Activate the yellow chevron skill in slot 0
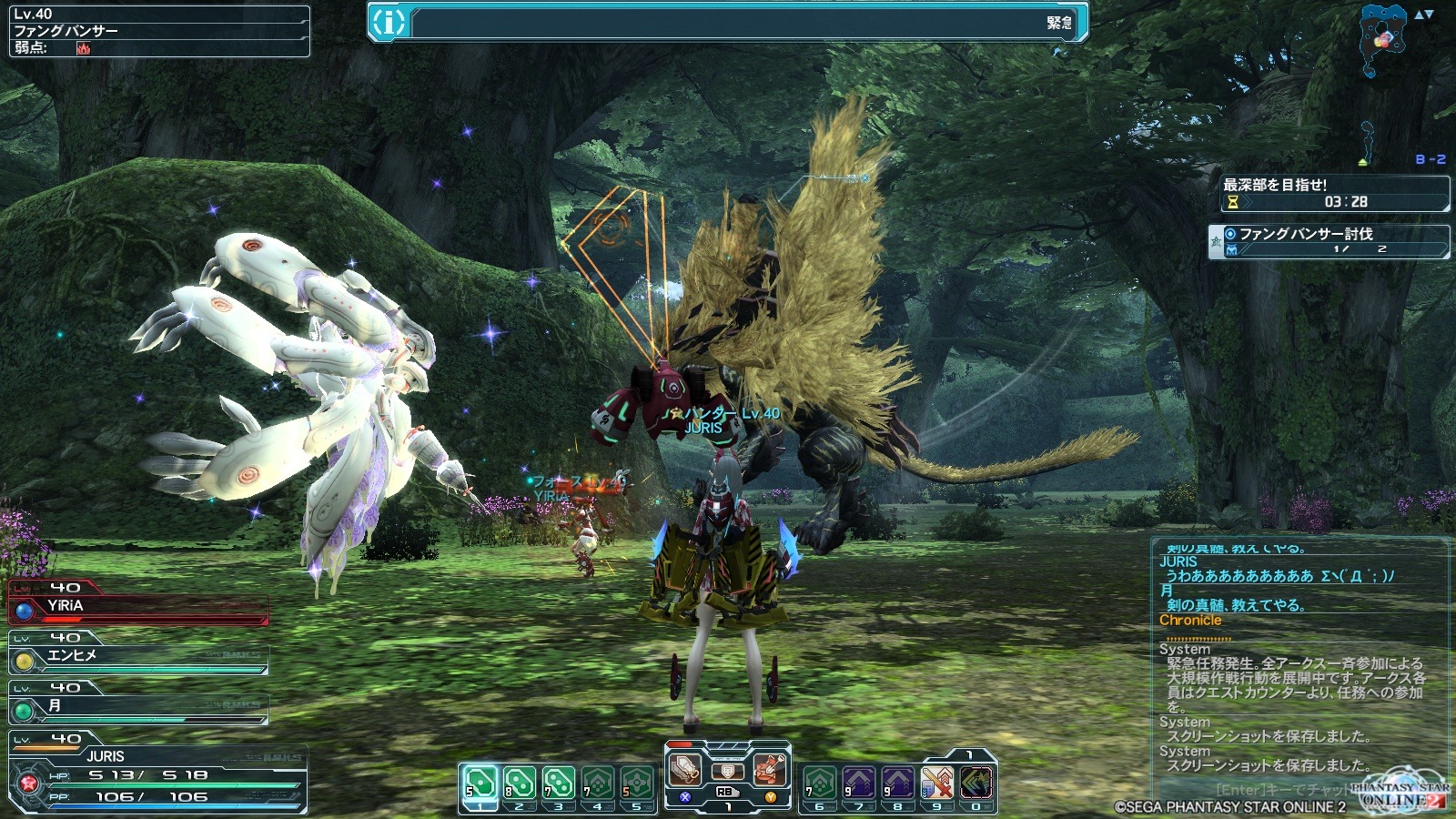 [976, 783]
